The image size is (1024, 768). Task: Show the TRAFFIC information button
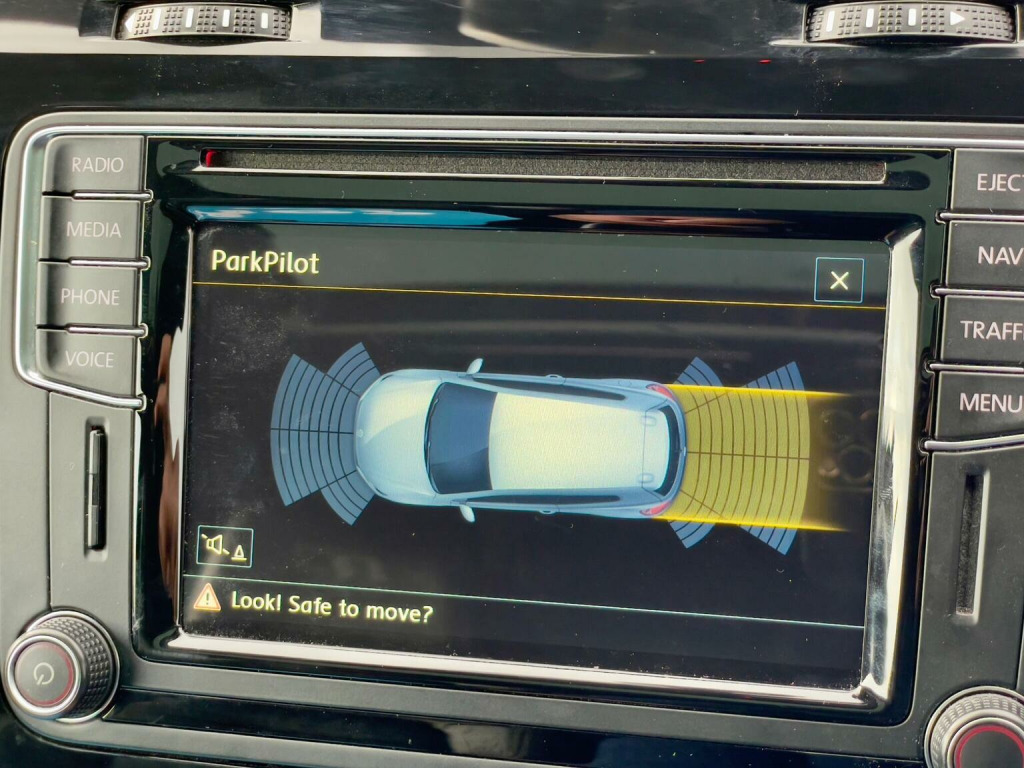[990, 329]
